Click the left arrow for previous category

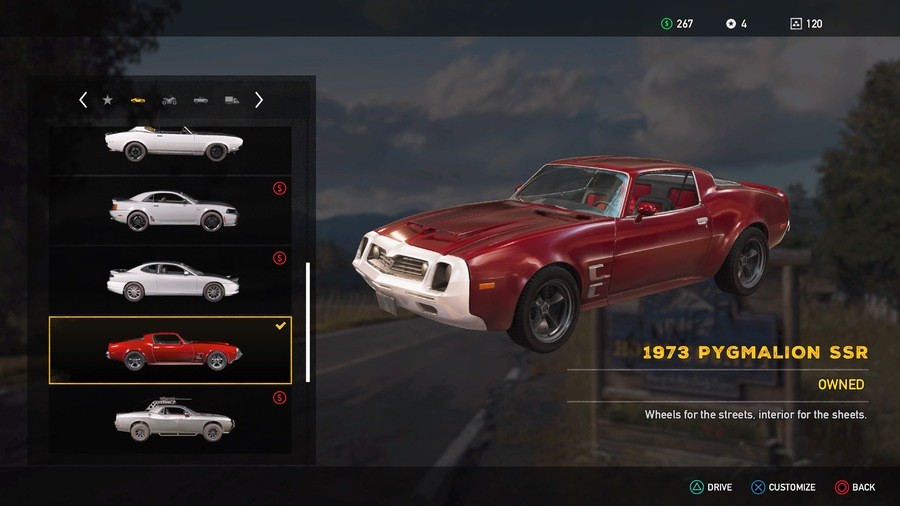[x=83, y=100]
